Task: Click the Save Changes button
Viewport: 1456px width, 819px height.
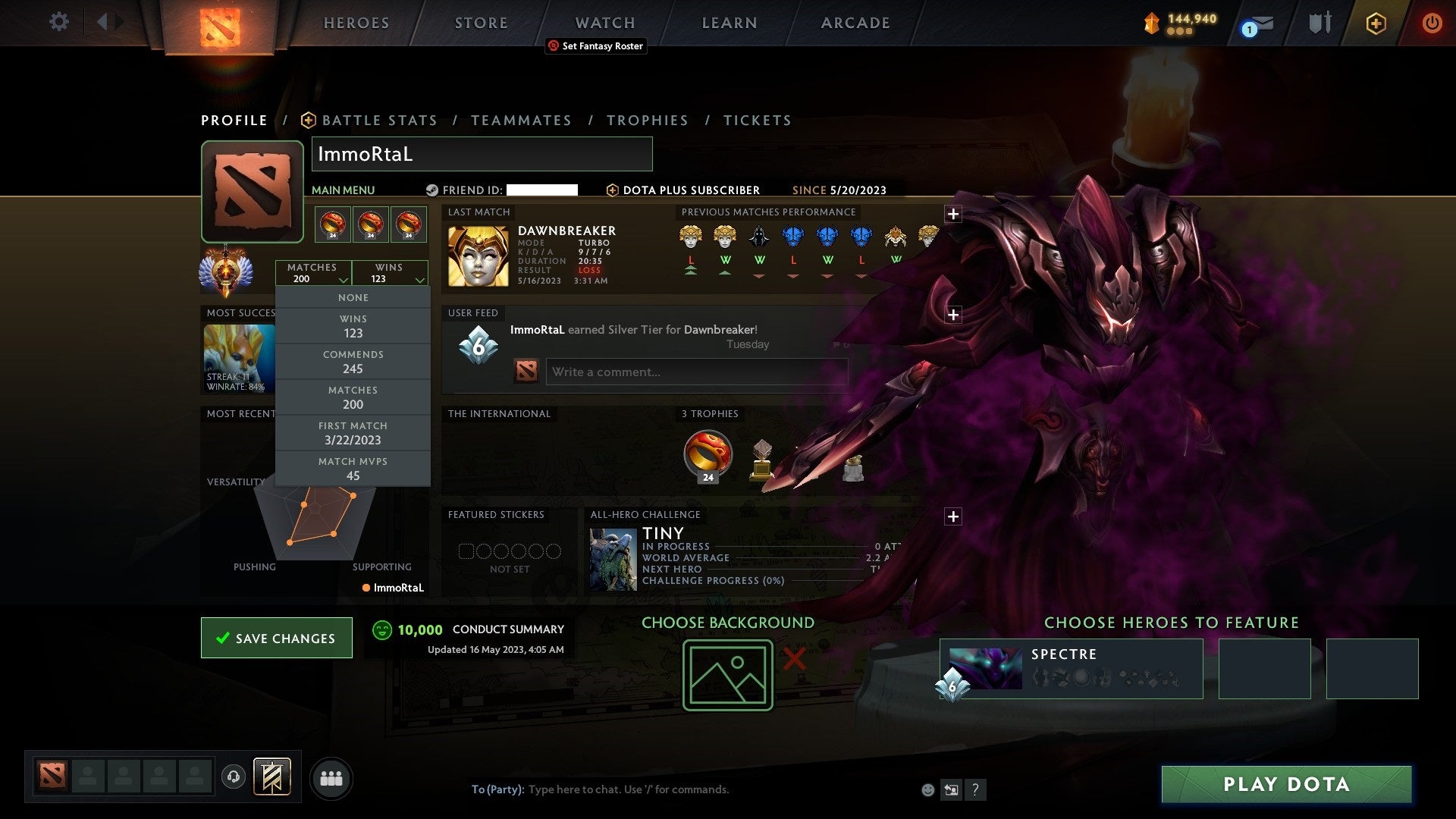Action: coord(276,638)
